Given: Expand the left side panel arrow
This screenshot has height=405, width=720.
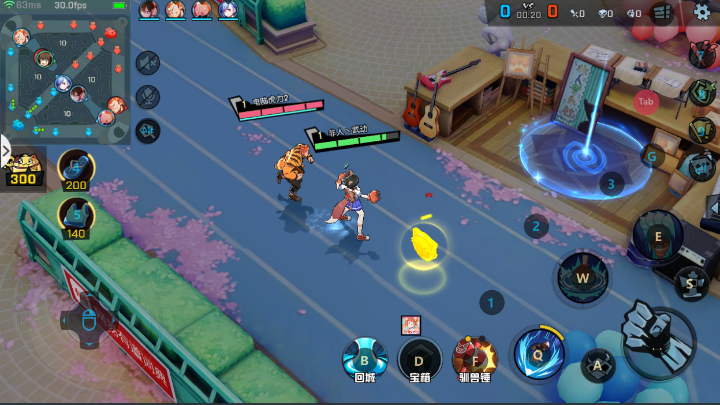Looking at the screenshot, I should tap(5, 152).
